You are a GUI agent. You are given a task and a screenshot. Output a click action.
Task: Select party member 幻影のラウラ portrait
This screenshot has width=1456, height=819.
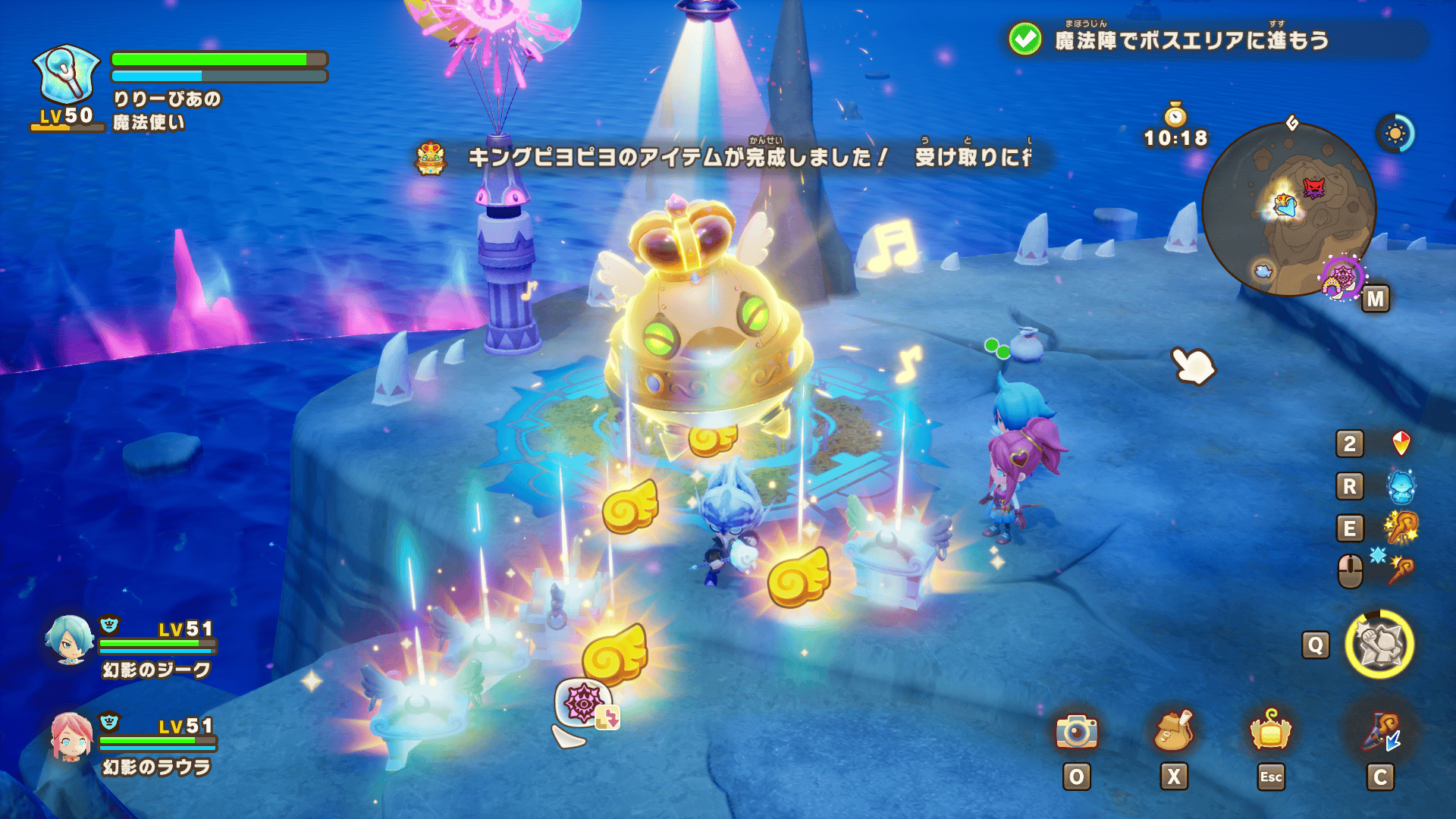coord(71,736)
